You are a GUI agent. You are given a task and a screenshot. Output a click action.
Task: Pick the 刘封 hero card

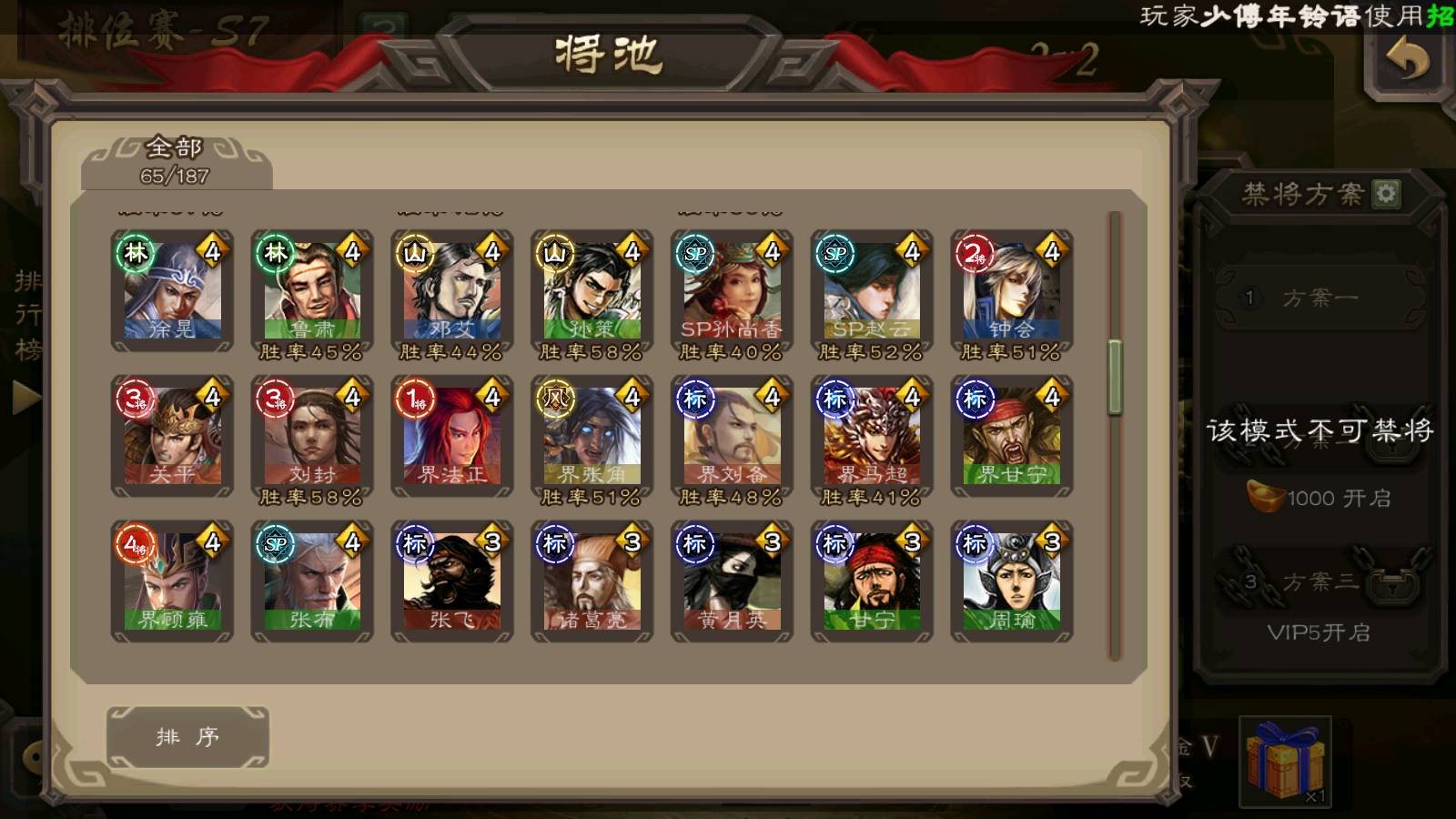coord(312,437)
